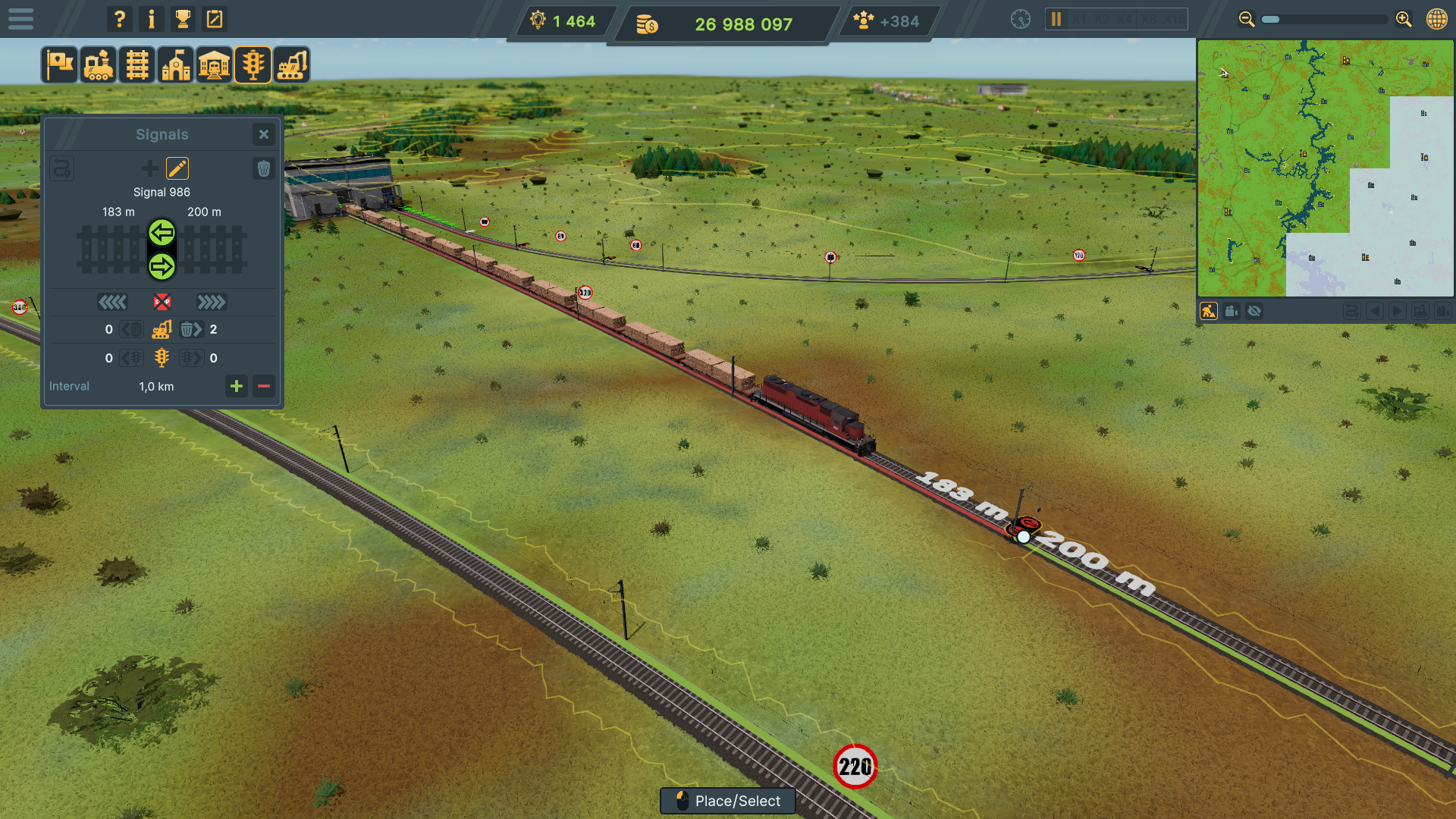The image size is (1456, 819).
Task: Open the hamburger menu
Action: click(20, 19)
